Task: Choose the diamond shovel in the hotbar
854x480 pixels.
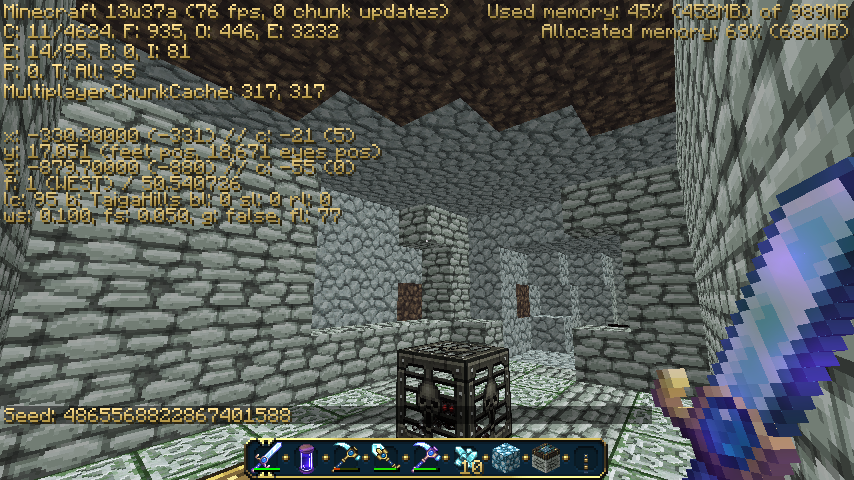Action: pyautogui.click(x=386, y=458)
